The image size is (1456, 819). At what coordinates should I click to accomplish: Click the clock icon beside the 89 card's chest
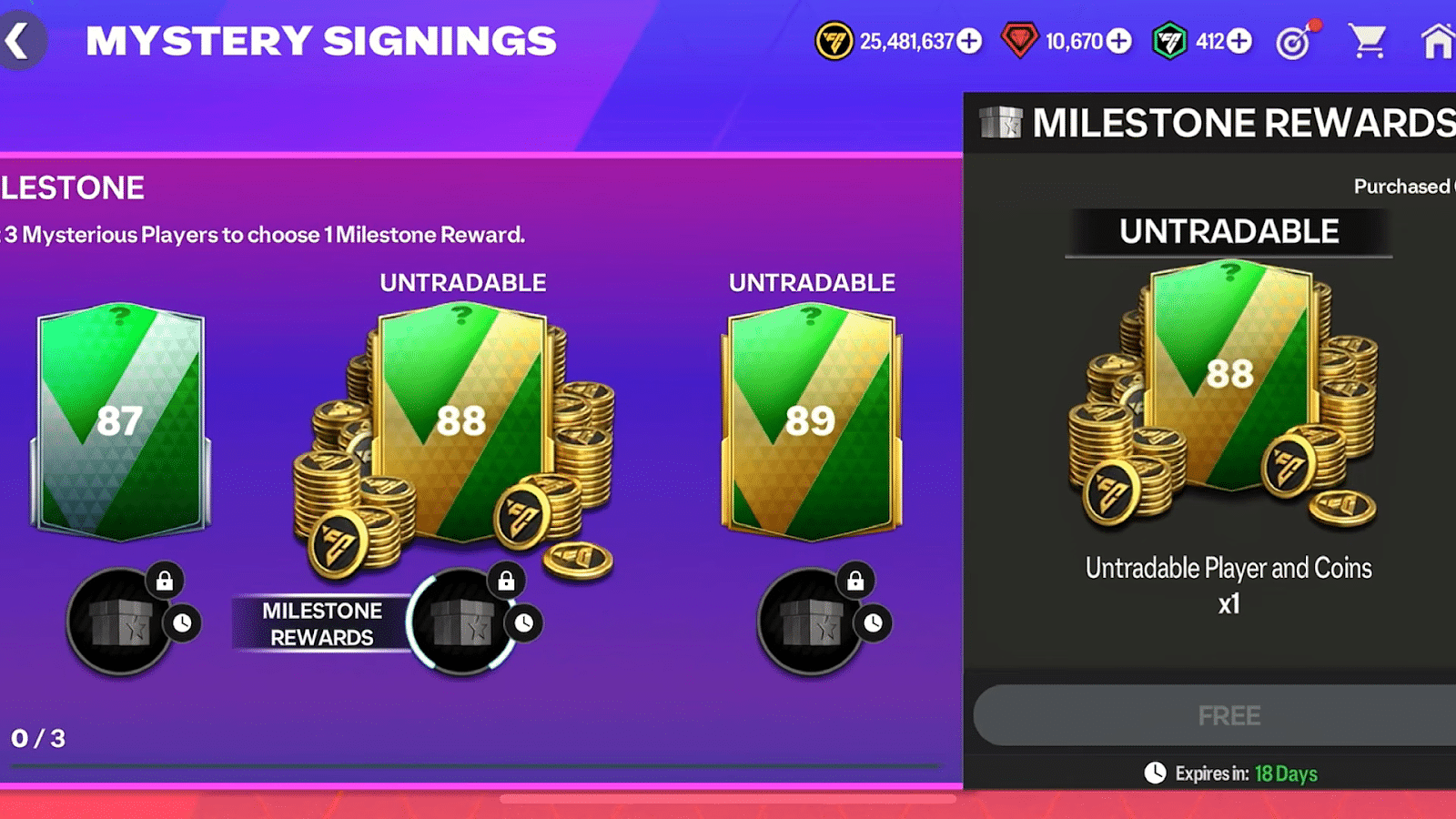[871, 622]
